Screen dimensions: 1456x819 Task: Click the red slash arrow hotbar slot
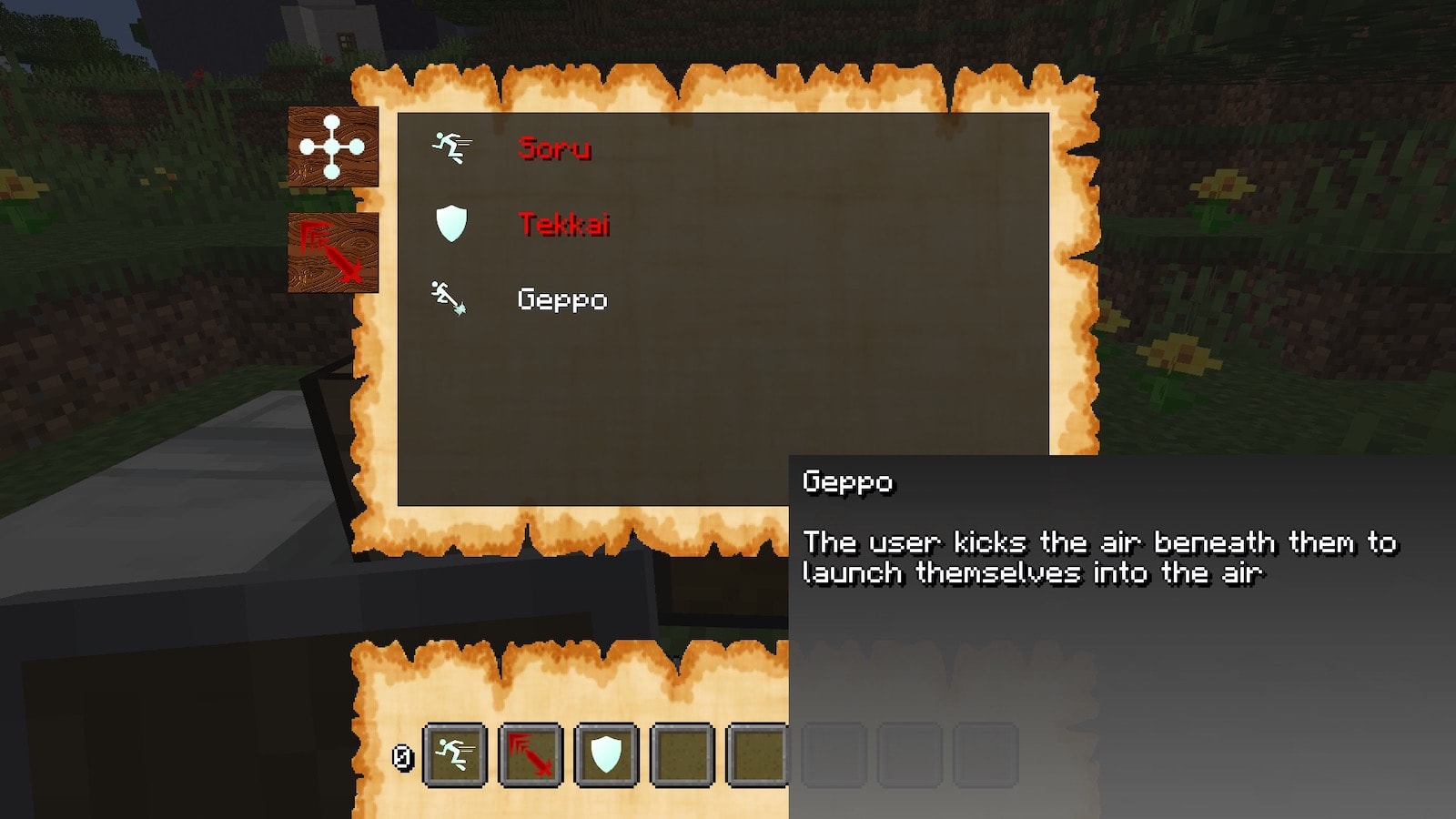[x=531, y=754]
